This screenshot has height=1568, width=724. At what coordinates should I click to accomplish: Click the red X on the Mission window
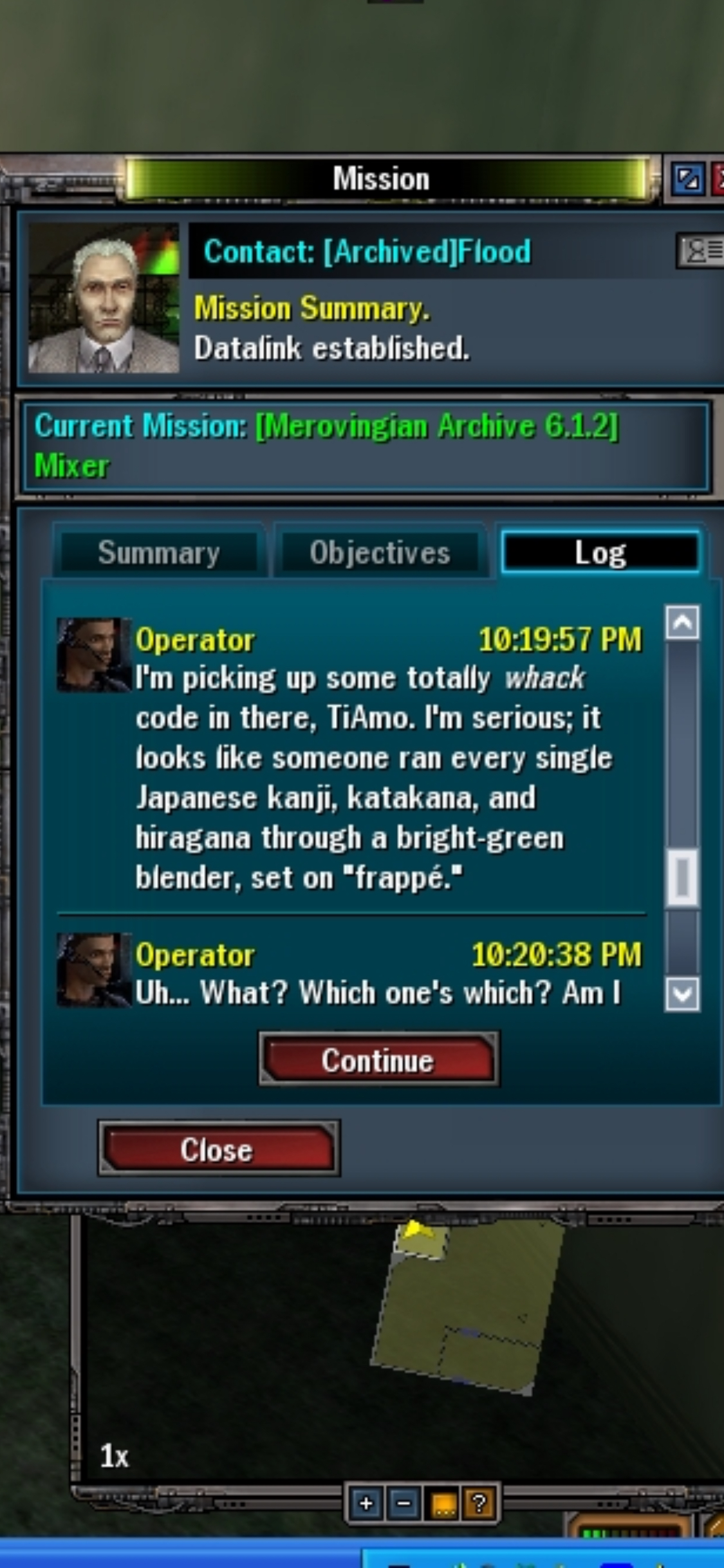(x=718, y=178)
